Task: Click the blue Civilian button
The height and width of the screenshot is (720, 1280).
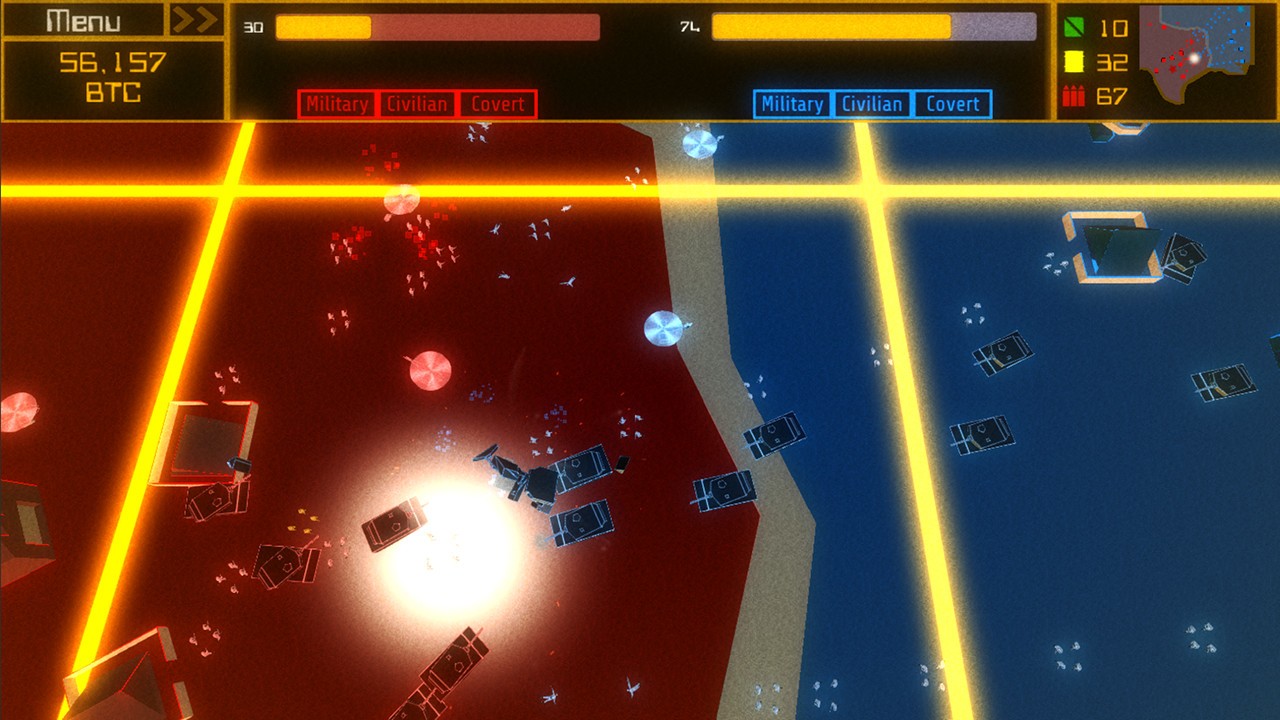Action: pyautogui.click(x=872, y=103)
